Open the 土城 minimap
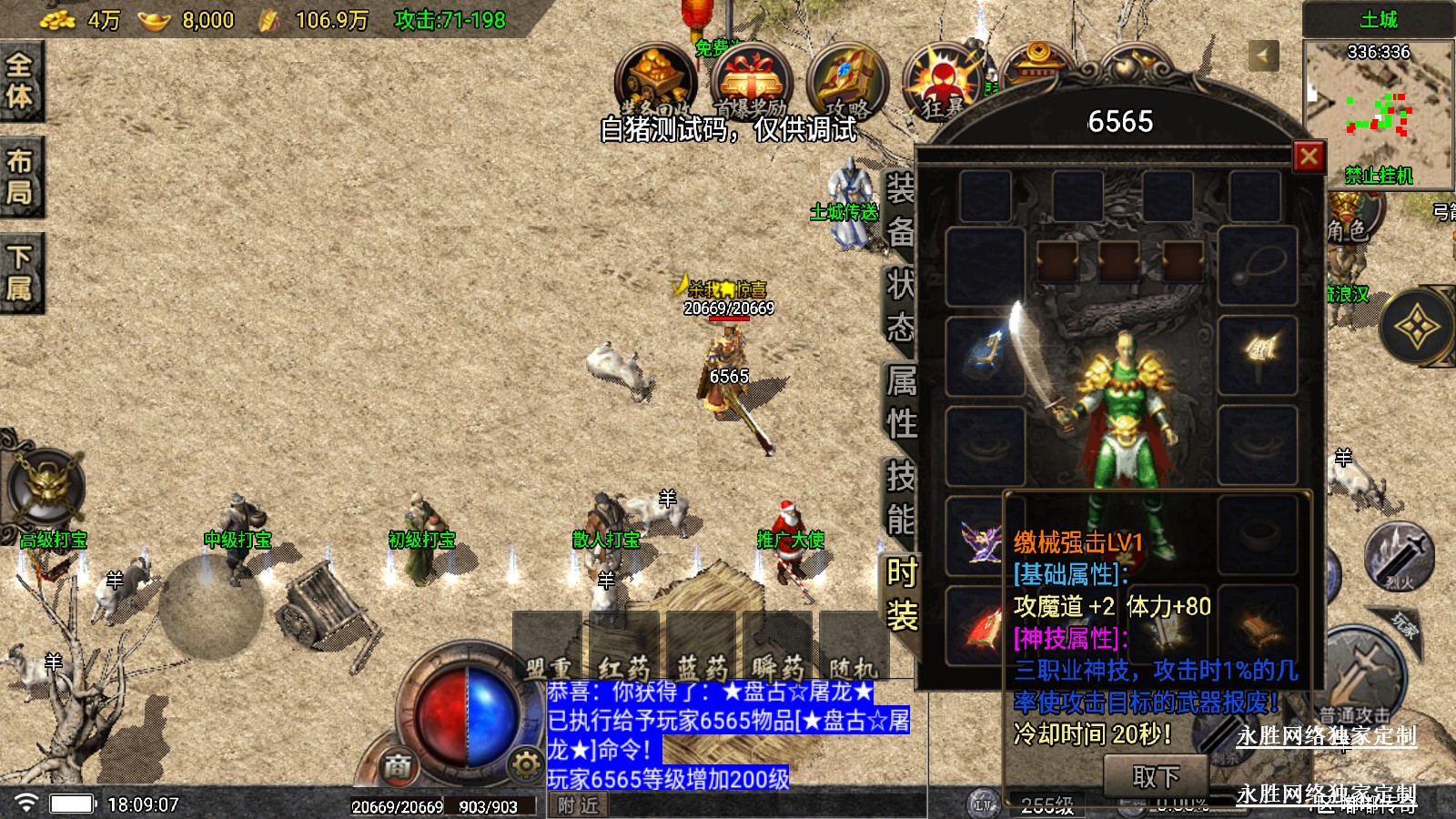 [x=1378, y=114]
